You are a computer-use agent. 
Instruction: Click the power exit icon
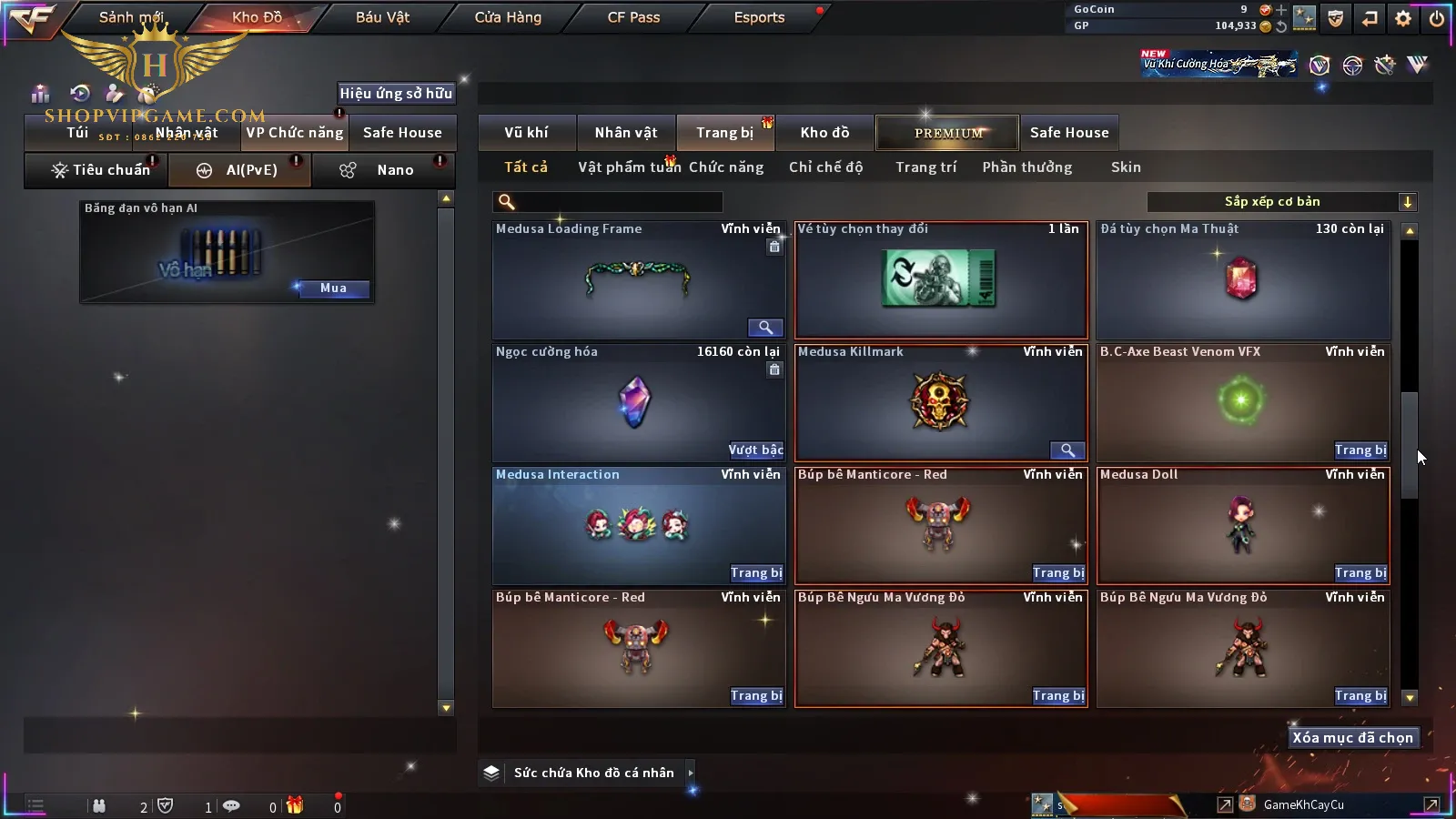[x=1437, y=18]
